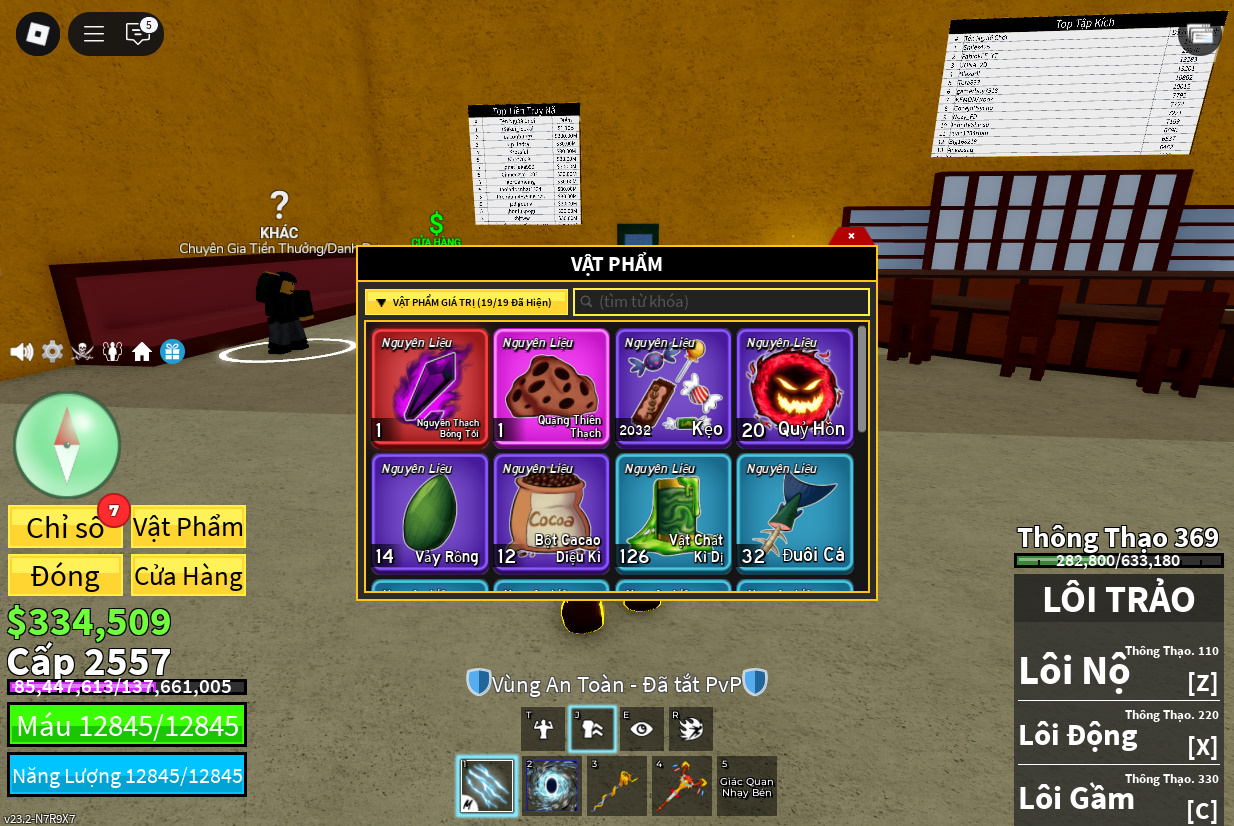Image resolution: width=1234 pixels, height=826 pixels.
Task: Click the keyword search field
Action: 721,302
